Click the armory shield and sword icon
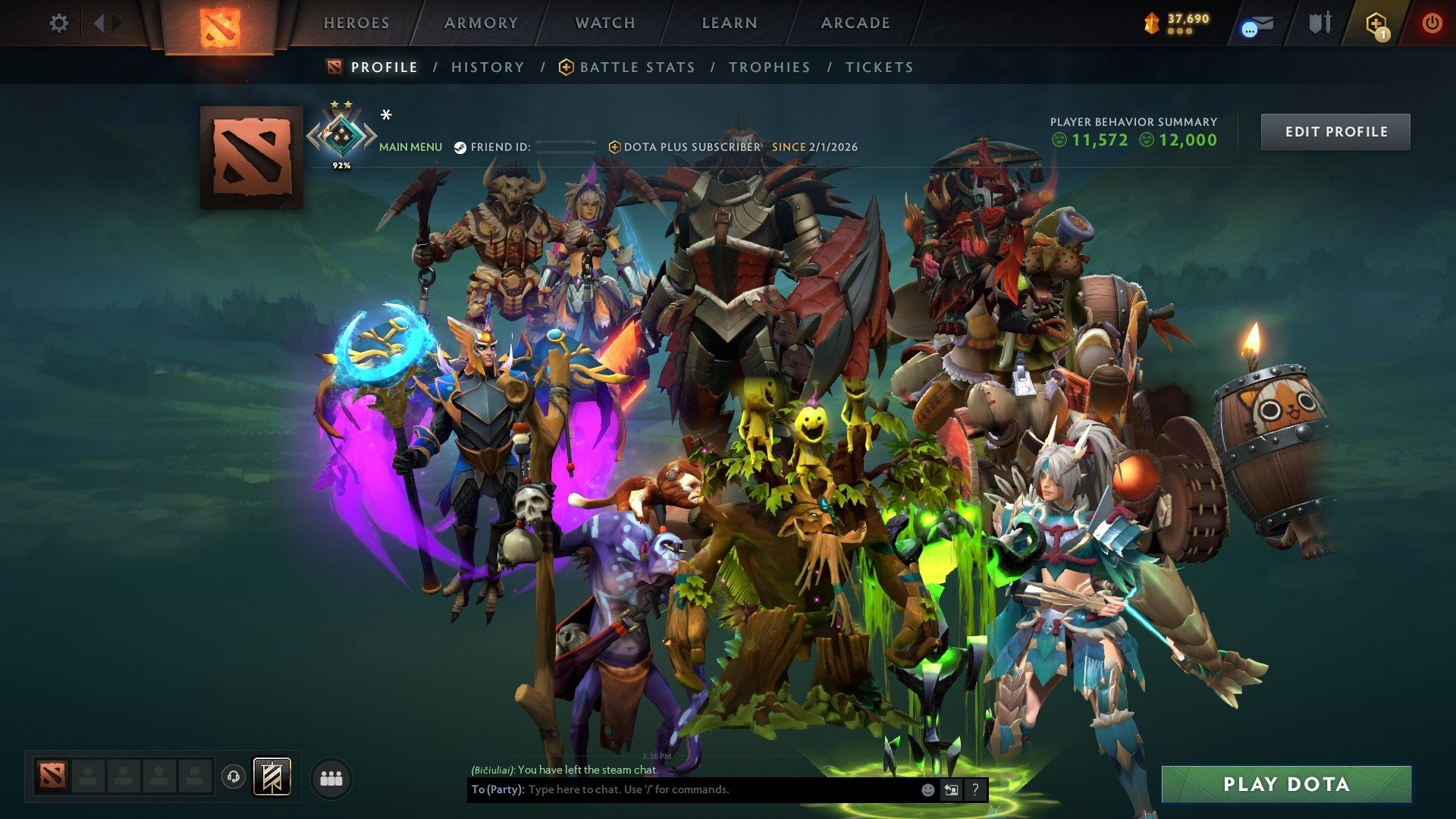This screenshot has height=819, width=1456. [1319, 23]
